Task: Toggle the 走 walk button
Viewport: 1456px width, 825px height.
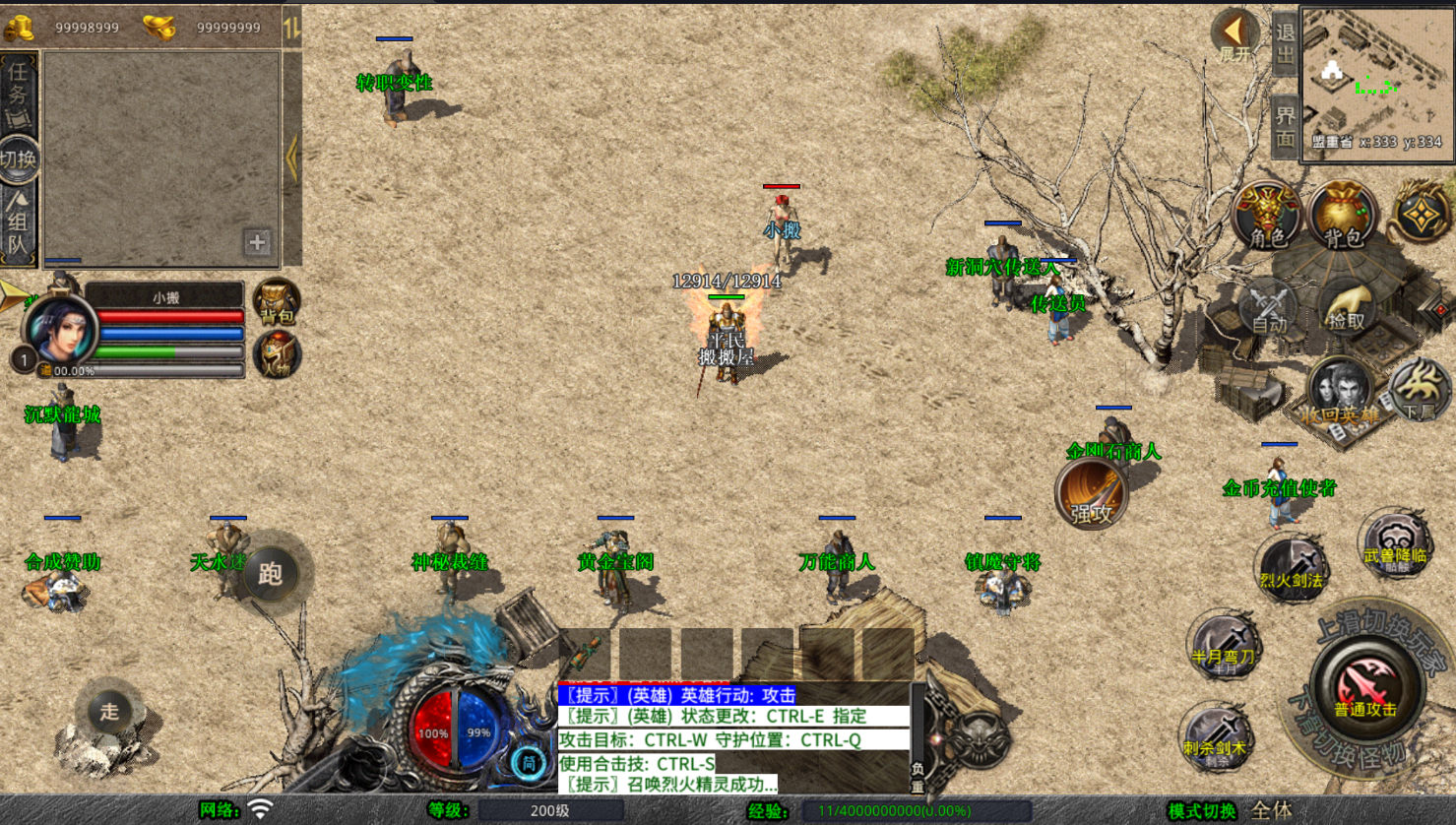Action: click(x=108, y=711)
